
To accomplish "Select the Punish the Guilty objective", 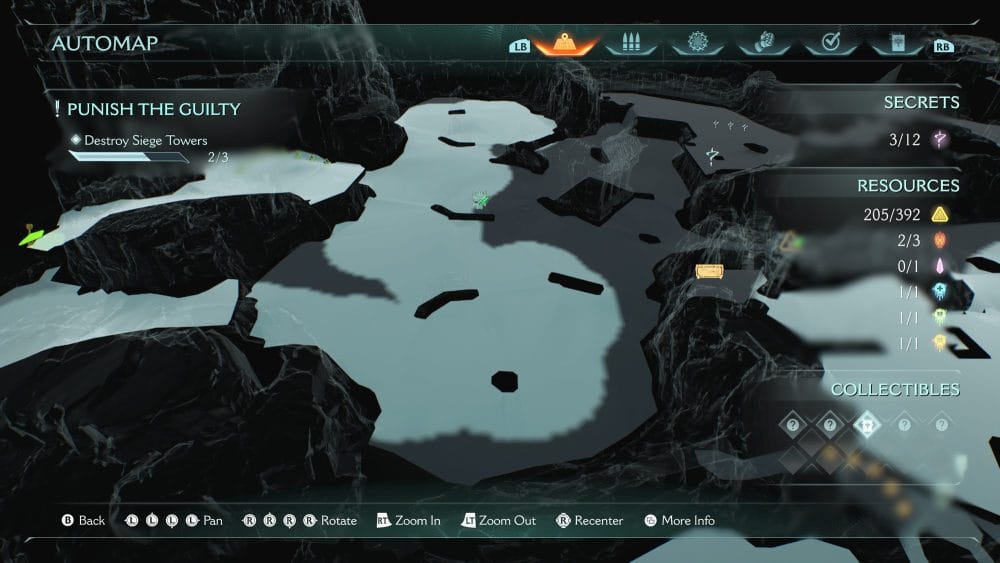I will pos(153,109).
